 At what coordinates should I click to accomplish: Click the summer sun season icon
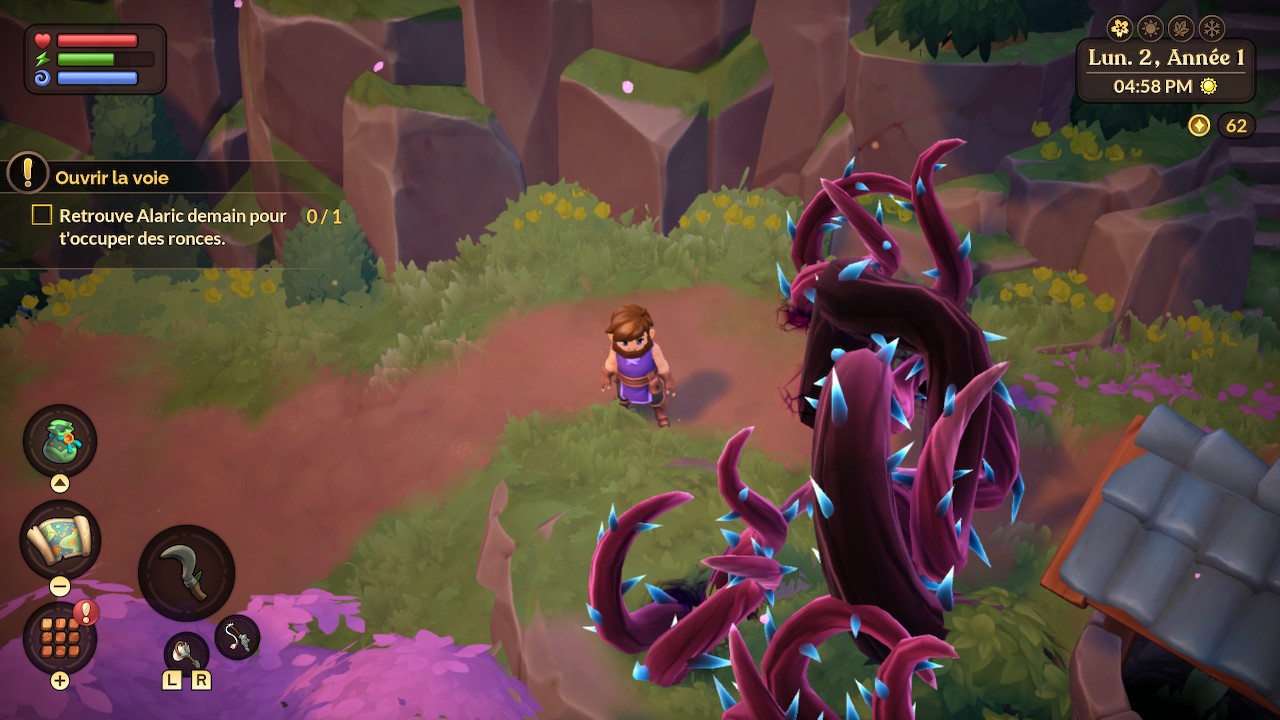tap(1151, 27)
